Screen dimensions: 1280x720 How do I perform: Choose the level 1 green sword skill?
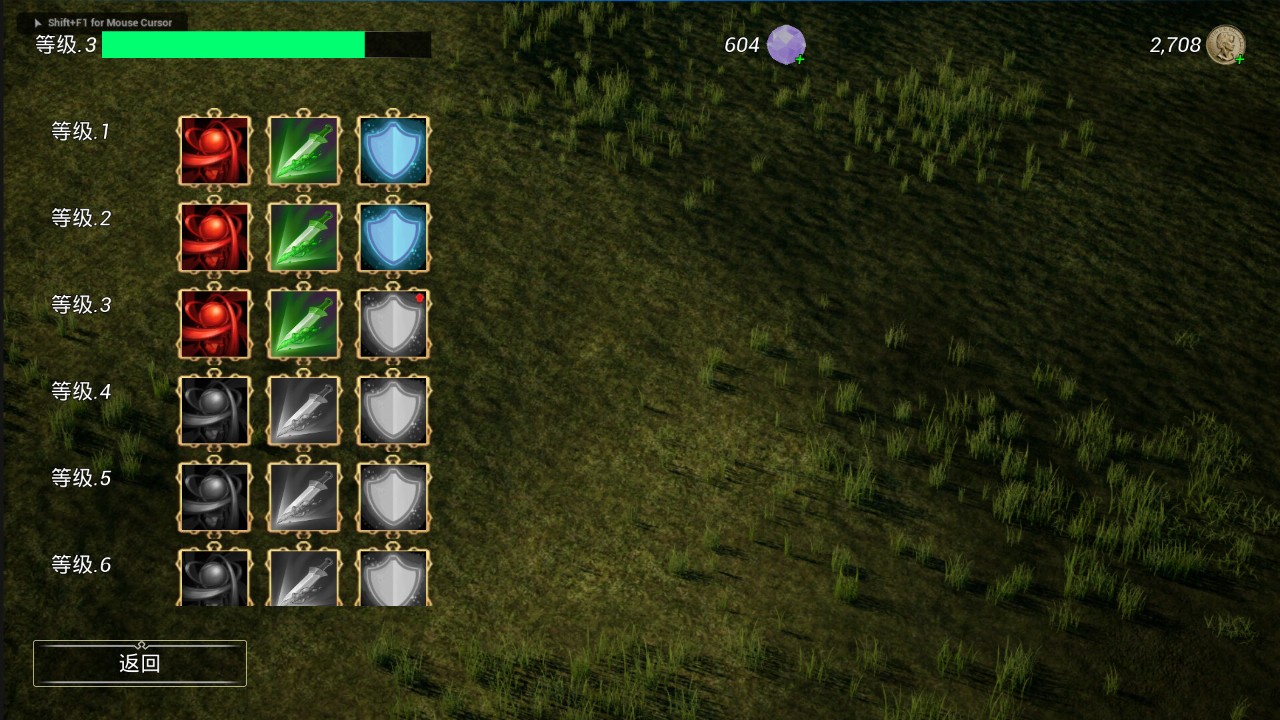point(304,151)
